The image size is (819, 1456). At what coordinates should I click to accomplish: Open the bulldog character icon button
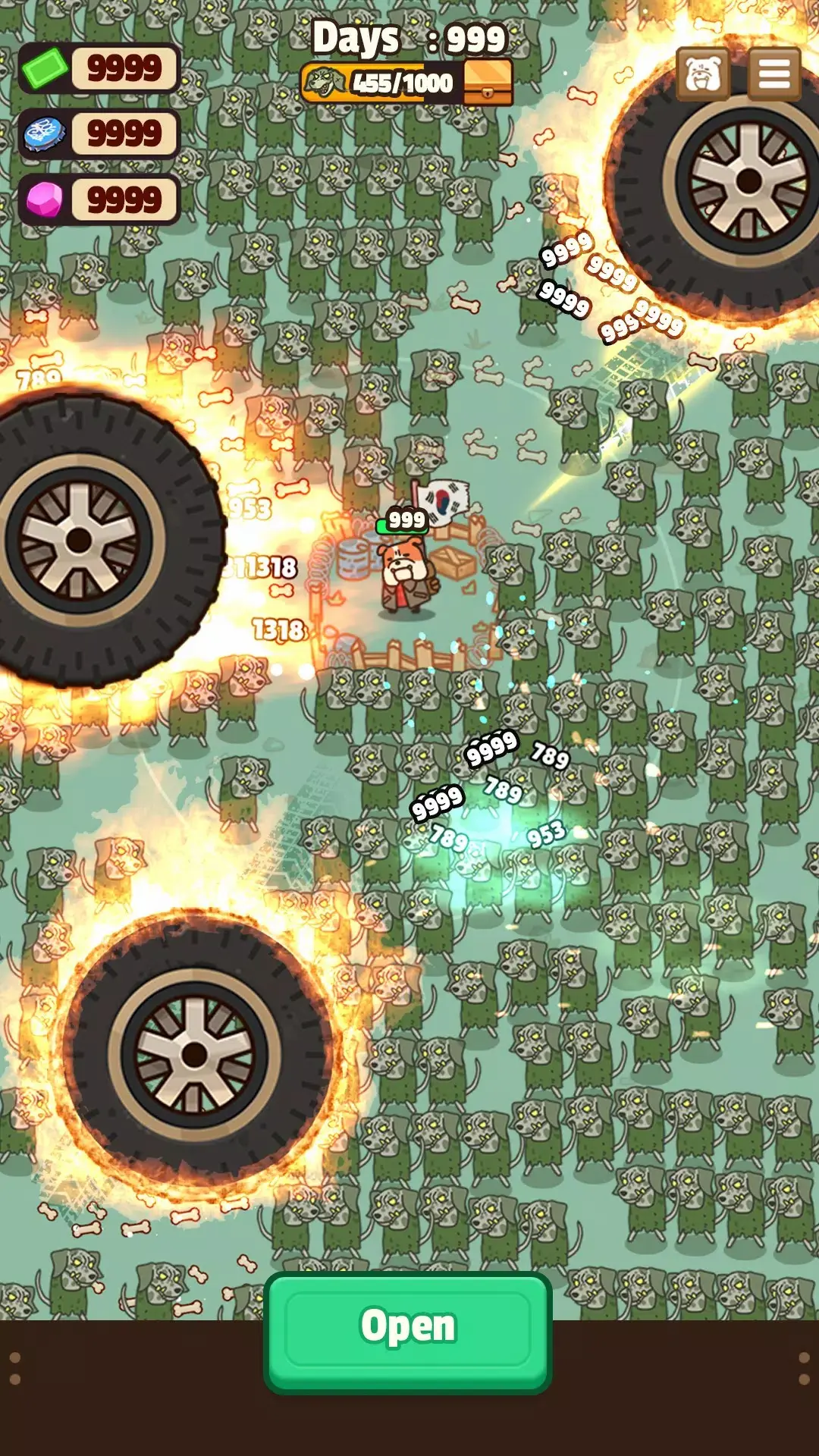coord(703,74)
